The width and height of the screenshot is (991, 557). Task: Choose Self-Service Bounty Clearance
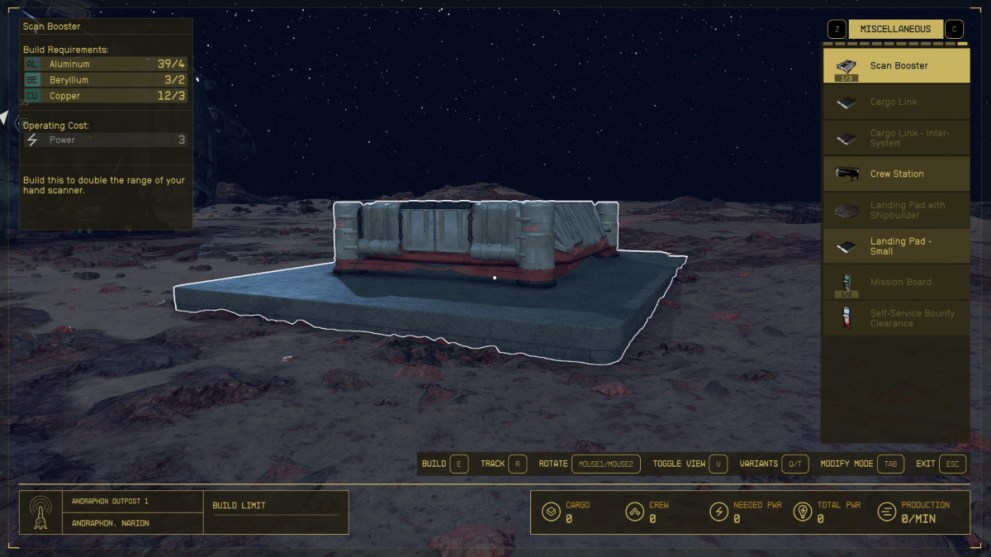pyautogui.click(x=896, y=318)
